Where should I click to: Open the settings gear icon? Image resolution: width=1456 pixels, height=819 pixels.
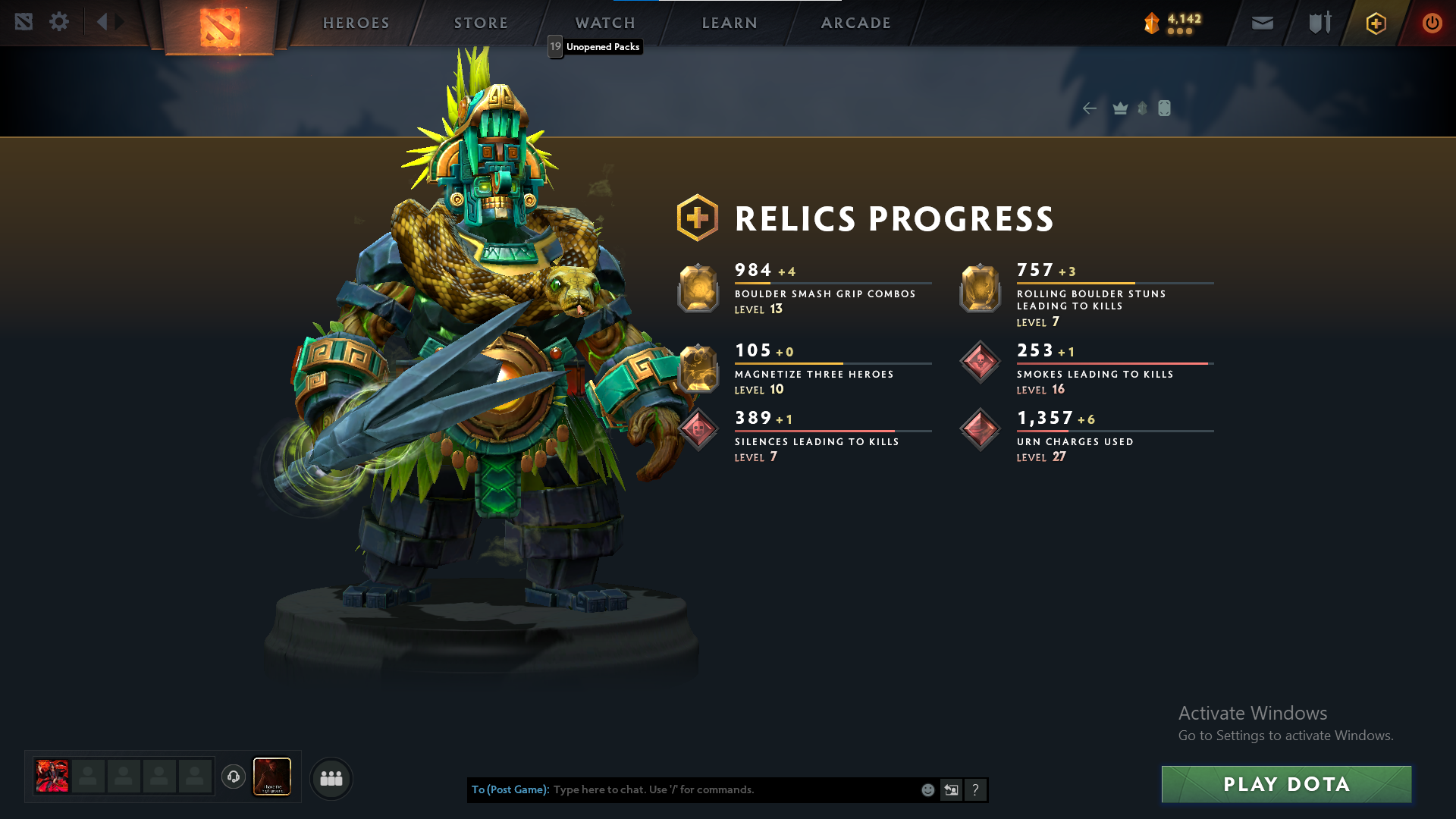[58, 22]
